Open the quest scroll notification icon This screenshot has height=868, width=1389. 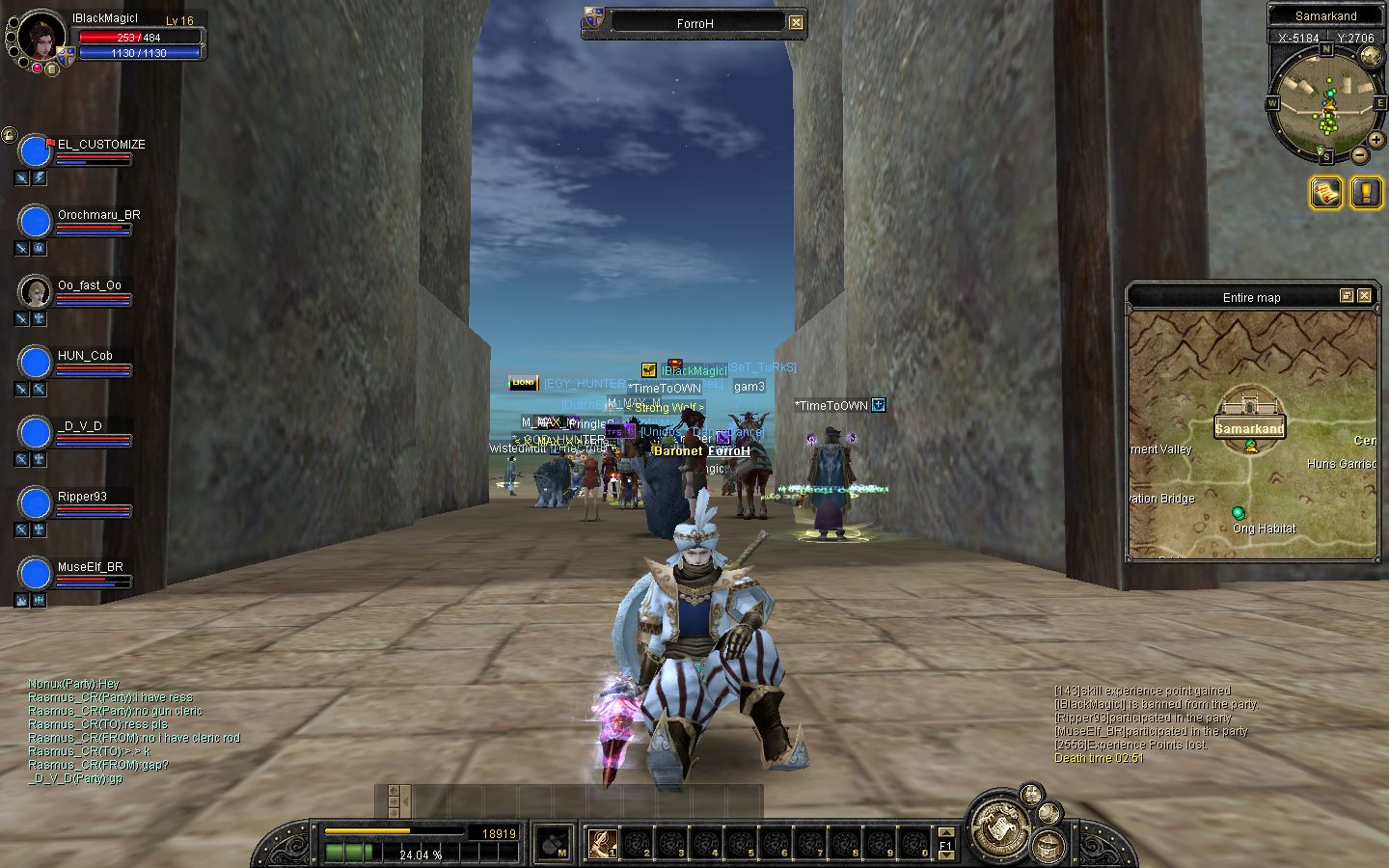coord(1325,193)
